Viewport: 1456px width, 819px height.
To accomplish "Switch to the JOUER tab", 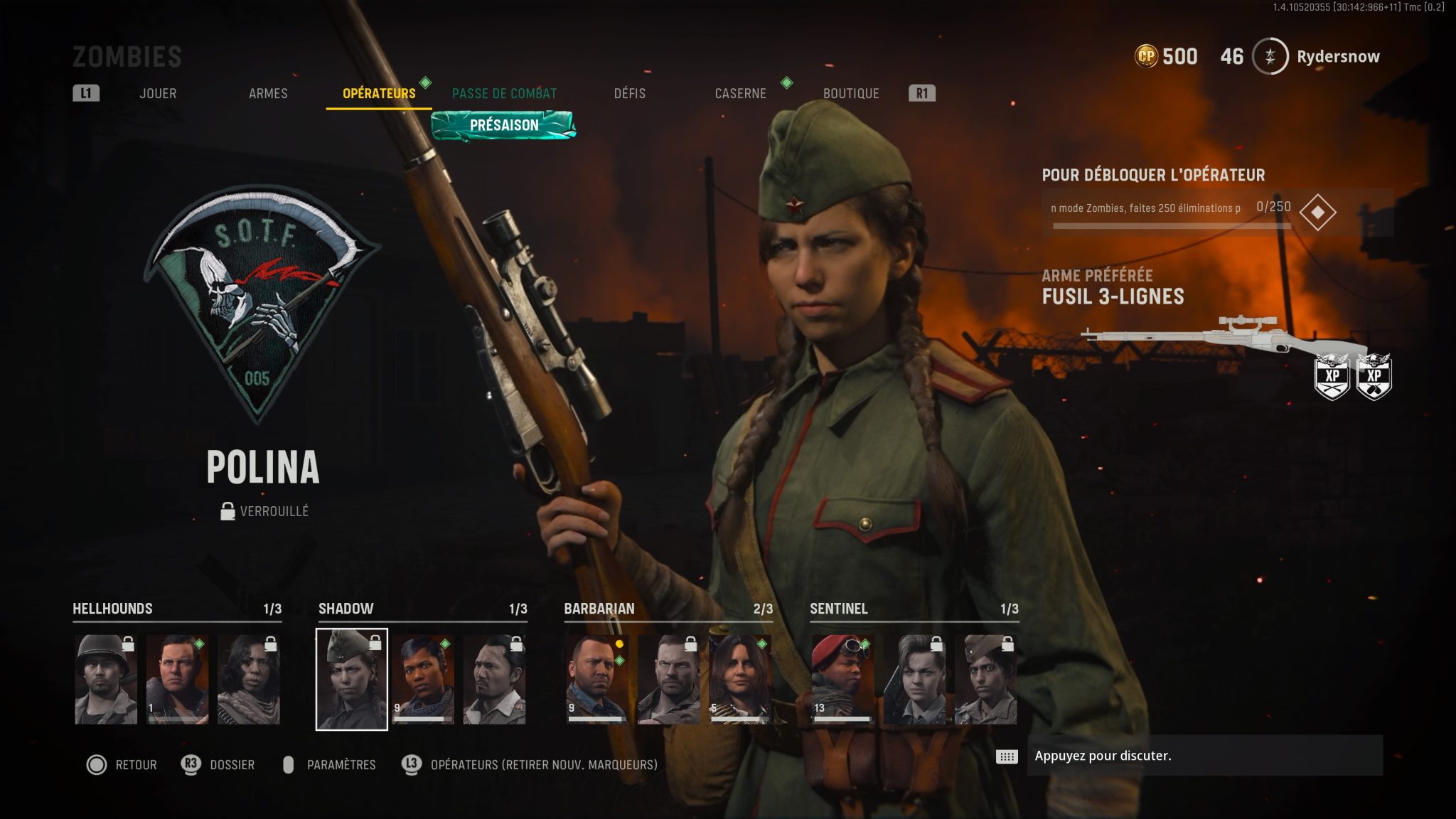I will pyautogui.click(x=158, y=93).
